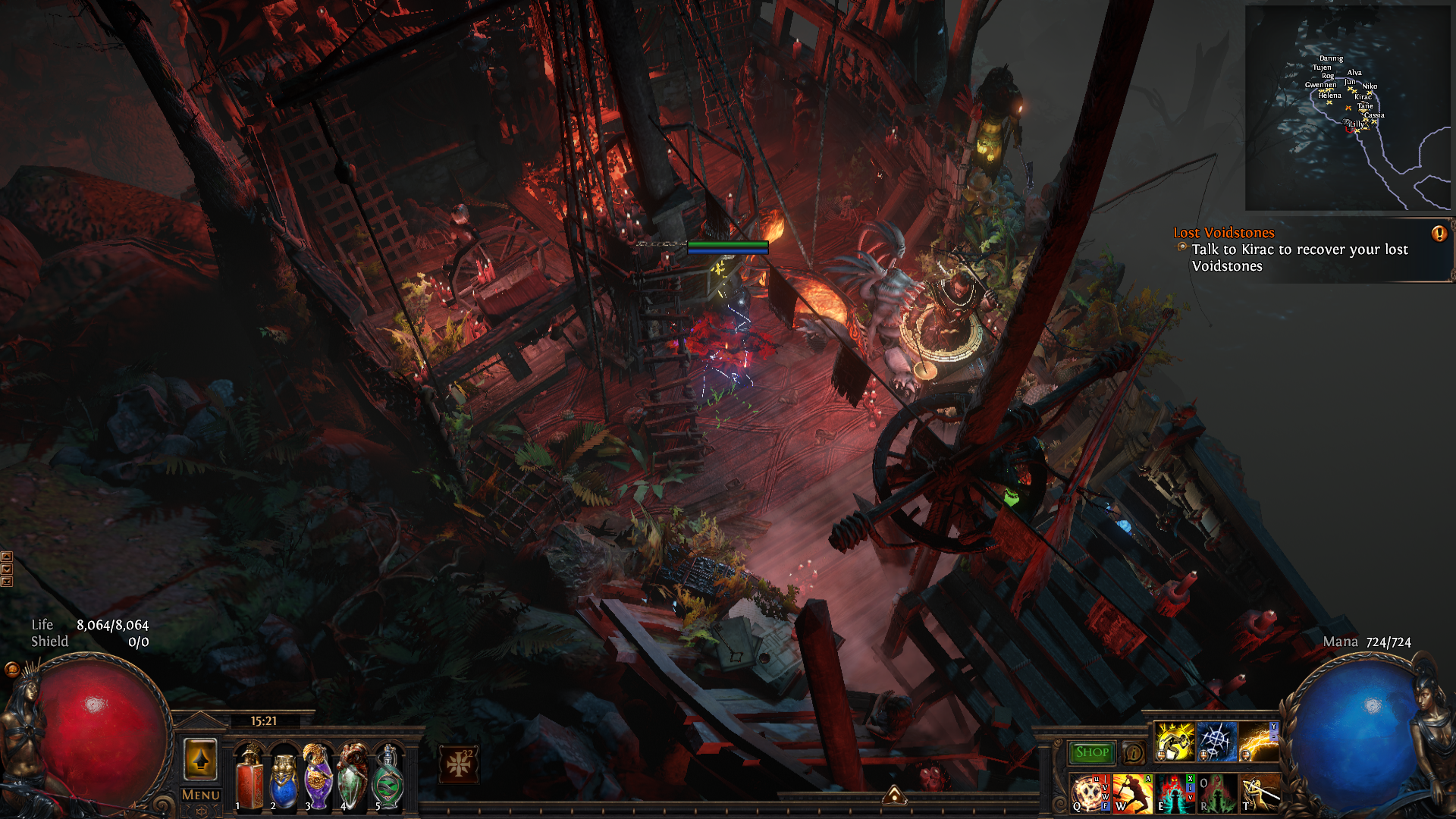Use the purple flask in slot 3

(x=318, y=777)
